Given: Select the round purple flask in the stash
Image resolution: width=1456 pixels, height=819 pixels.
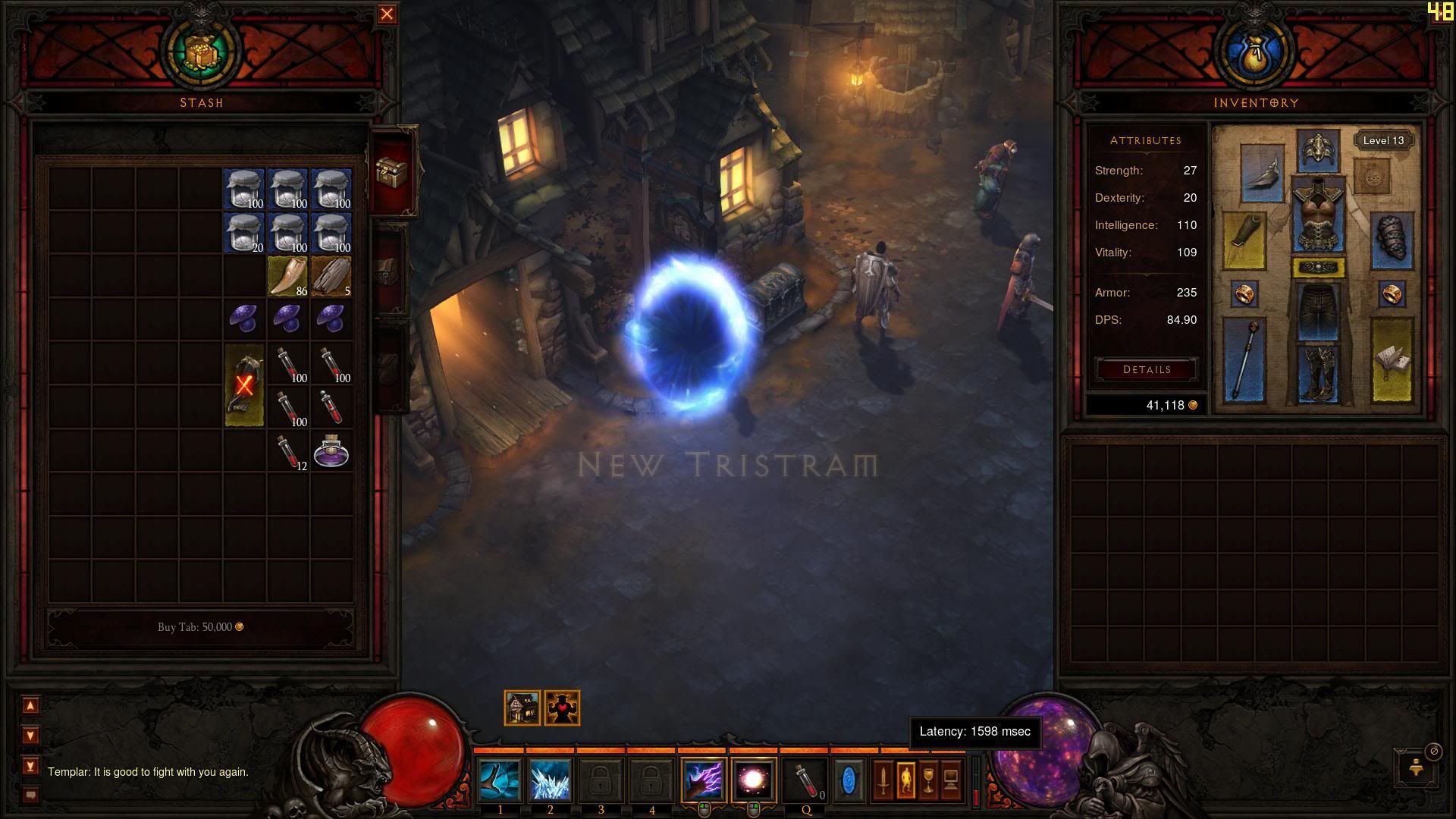Looking at the screenshot, I should (x=331, y=450).
